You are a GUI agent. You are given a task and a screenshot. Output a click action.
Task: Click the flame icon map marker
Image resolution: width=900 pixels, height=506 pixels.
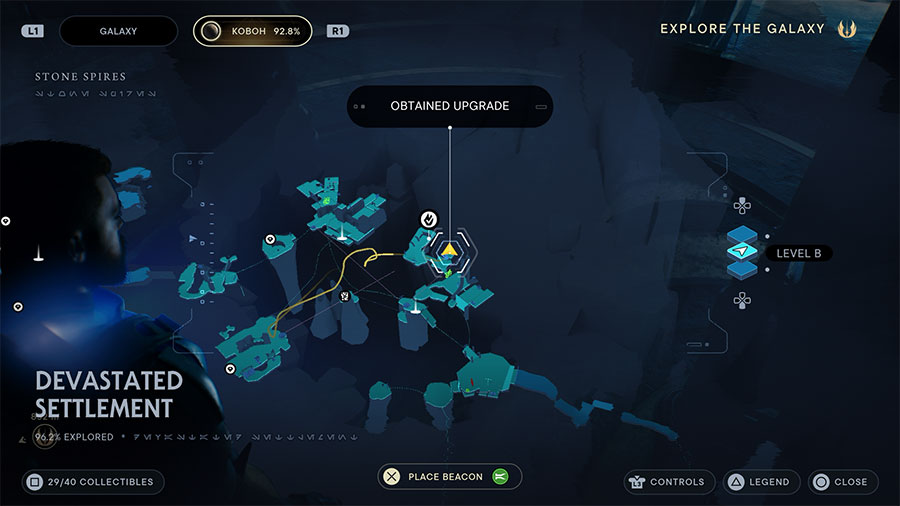coord(429,218)
